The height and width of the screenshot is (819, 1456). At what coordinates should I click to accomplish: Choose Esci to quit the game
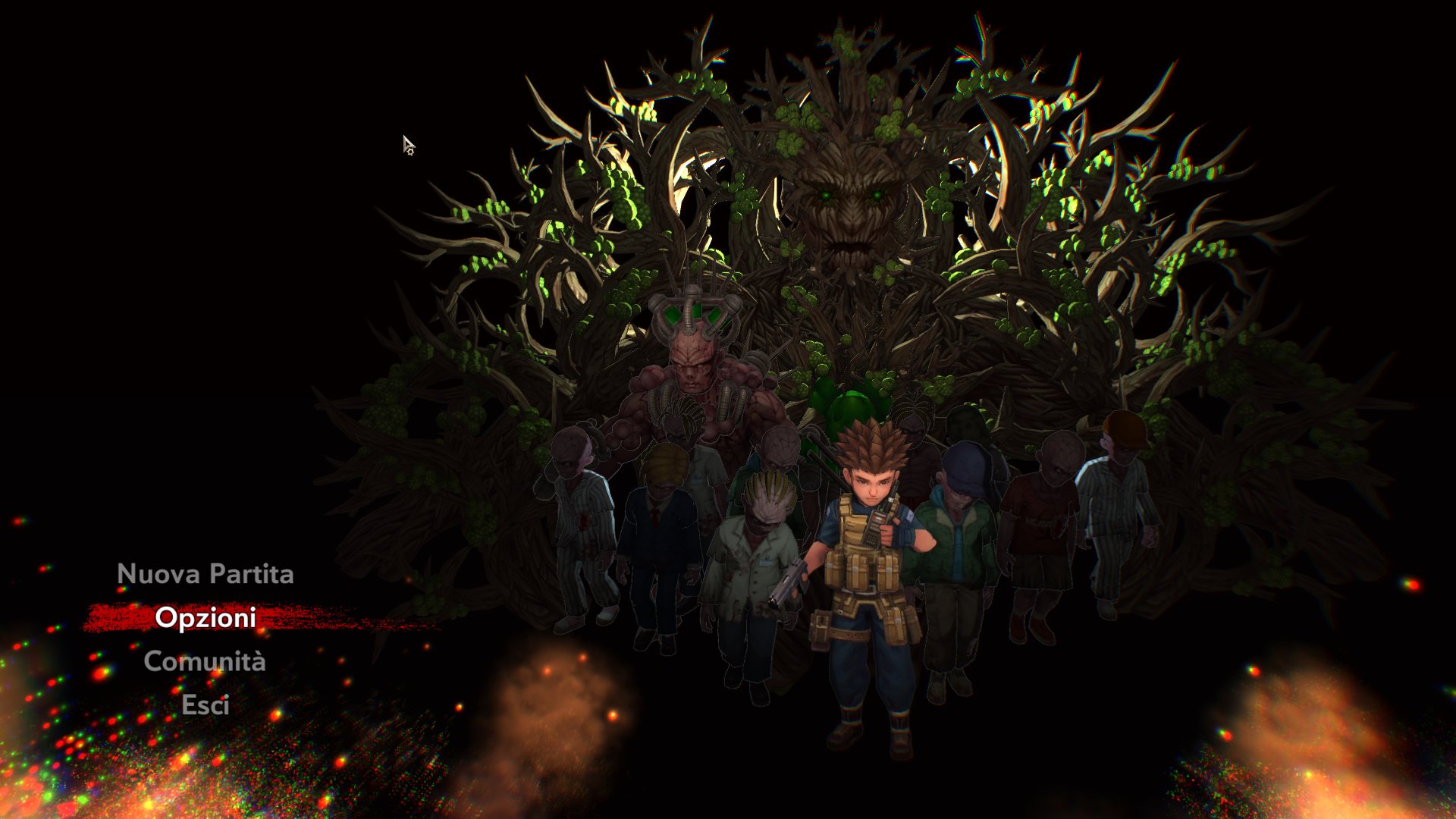tap(205, 705)
